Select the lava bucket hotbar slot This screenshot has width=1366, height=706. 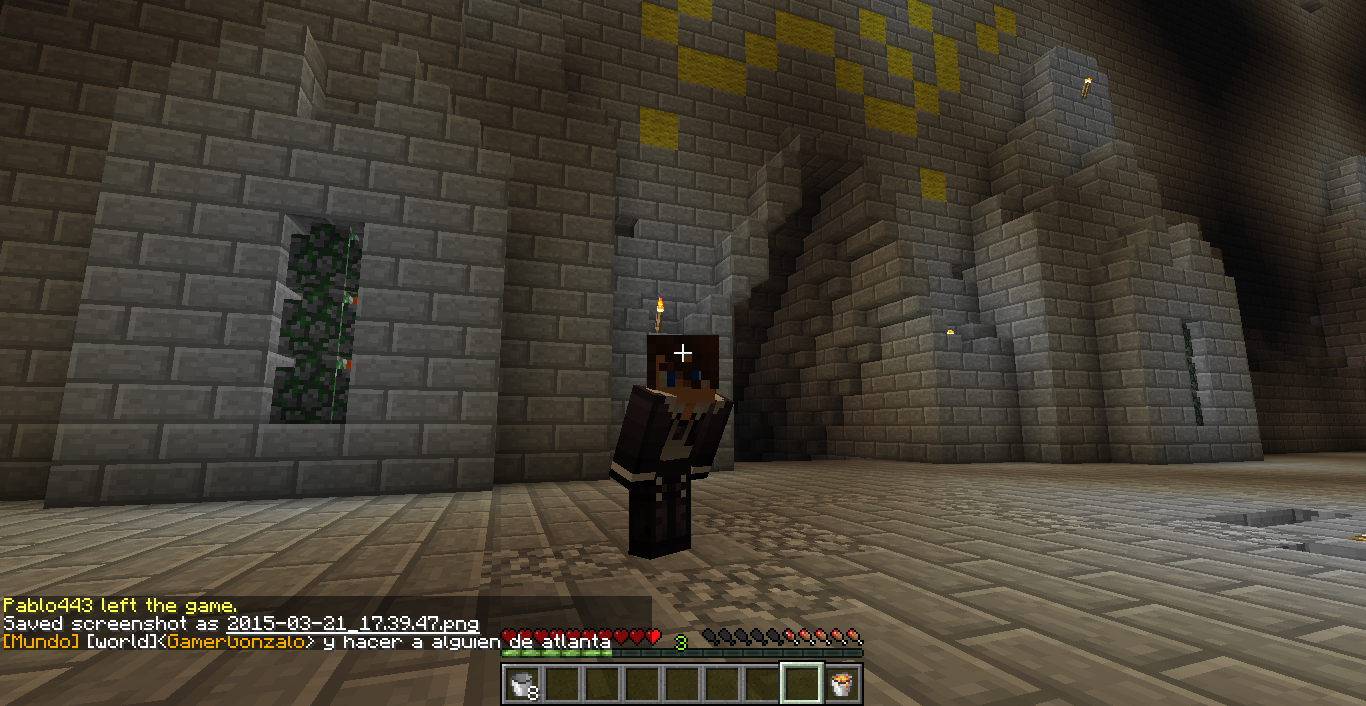[842, 684]
